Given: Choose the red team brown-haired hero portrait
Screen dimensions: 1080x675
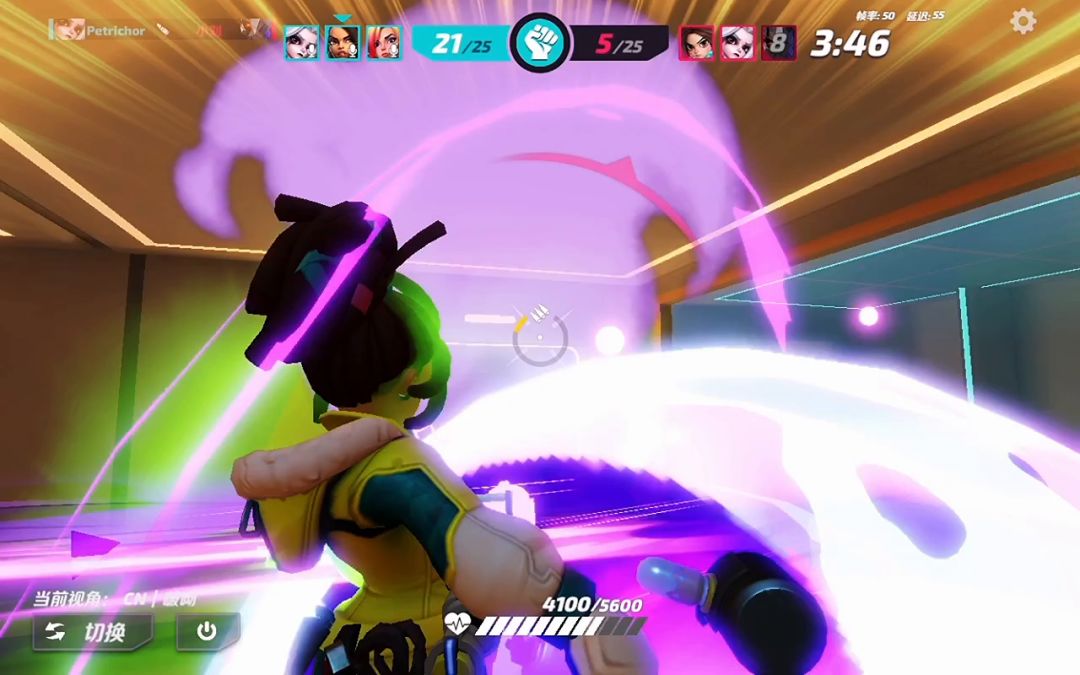Looking at the screenshot, I should [697, 43].
